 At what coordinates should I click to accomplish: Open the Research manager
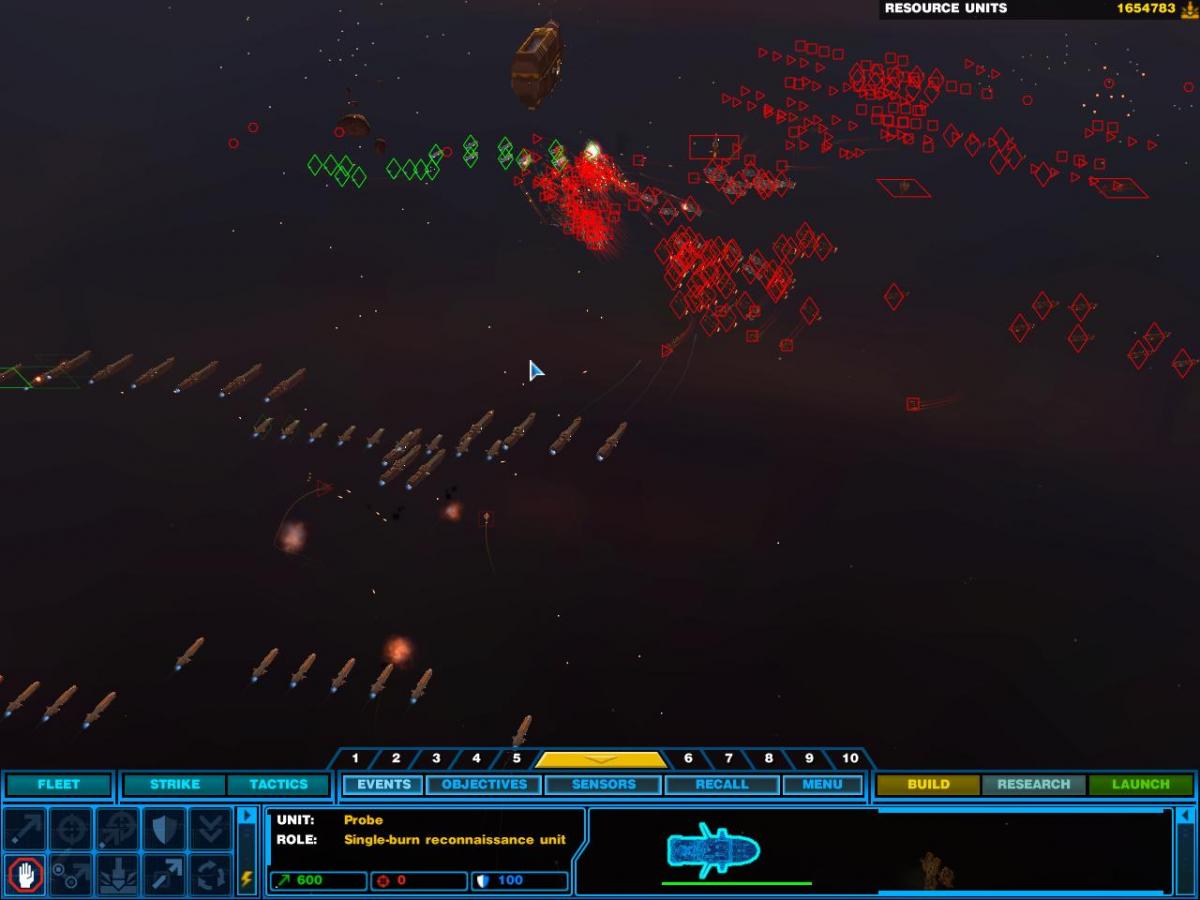[1033, 785]
